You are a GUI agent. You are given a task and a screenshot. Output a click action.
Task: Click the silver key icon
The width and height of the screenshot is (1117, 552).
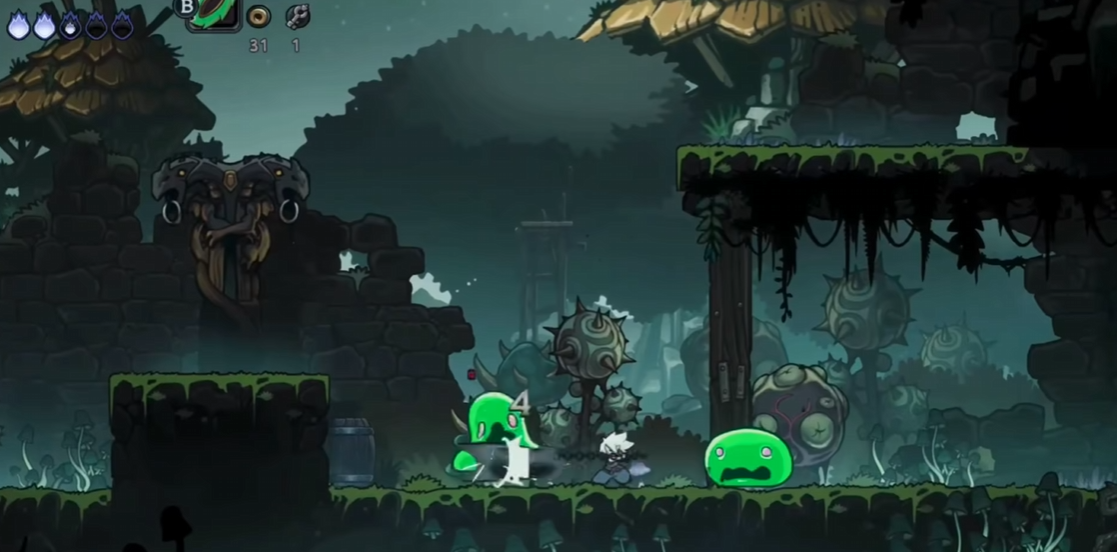coord(297,16)
